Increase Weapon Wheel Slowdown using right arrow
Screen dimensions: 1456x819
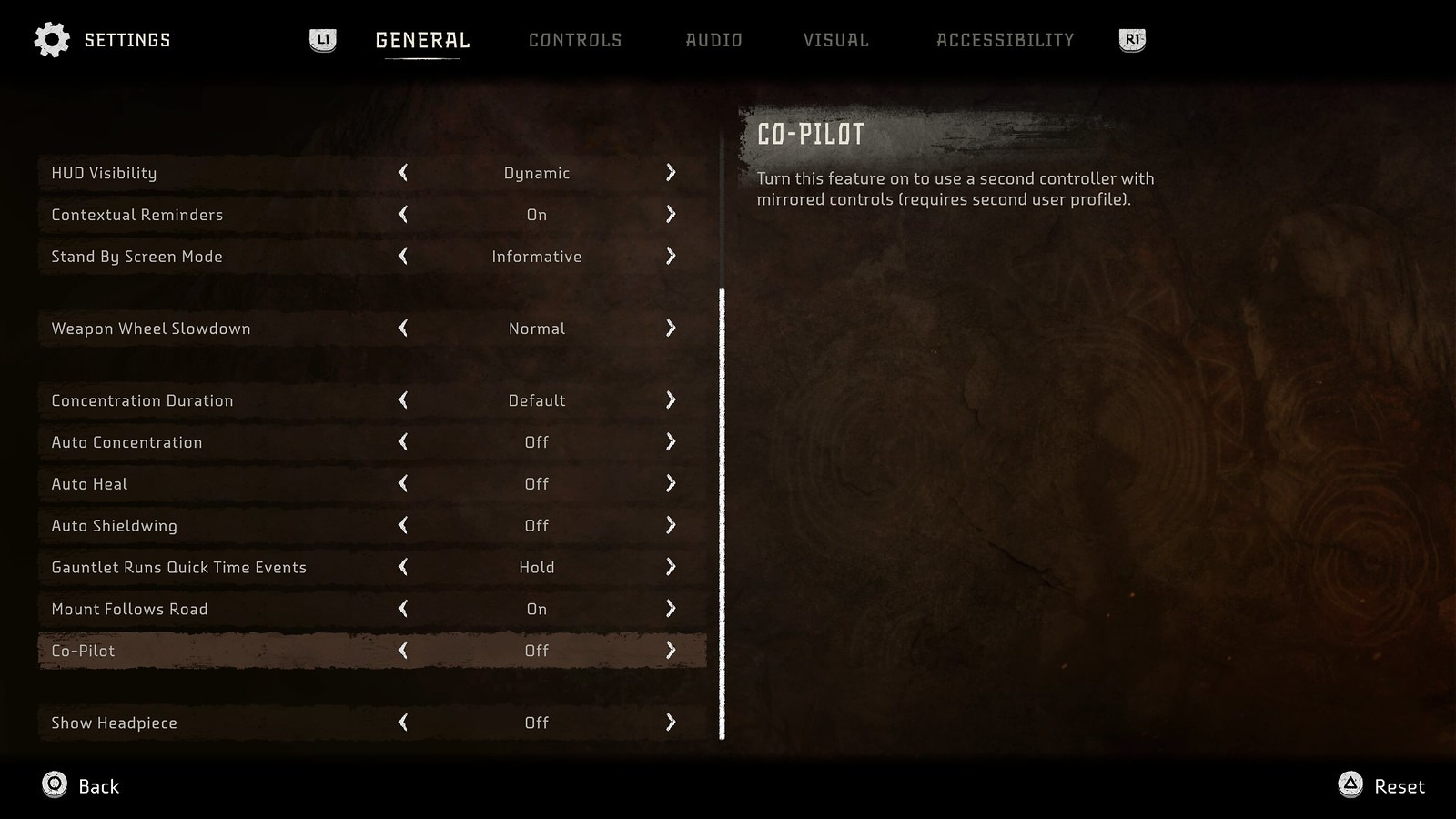pyautogui.click(x=671, y=329)
